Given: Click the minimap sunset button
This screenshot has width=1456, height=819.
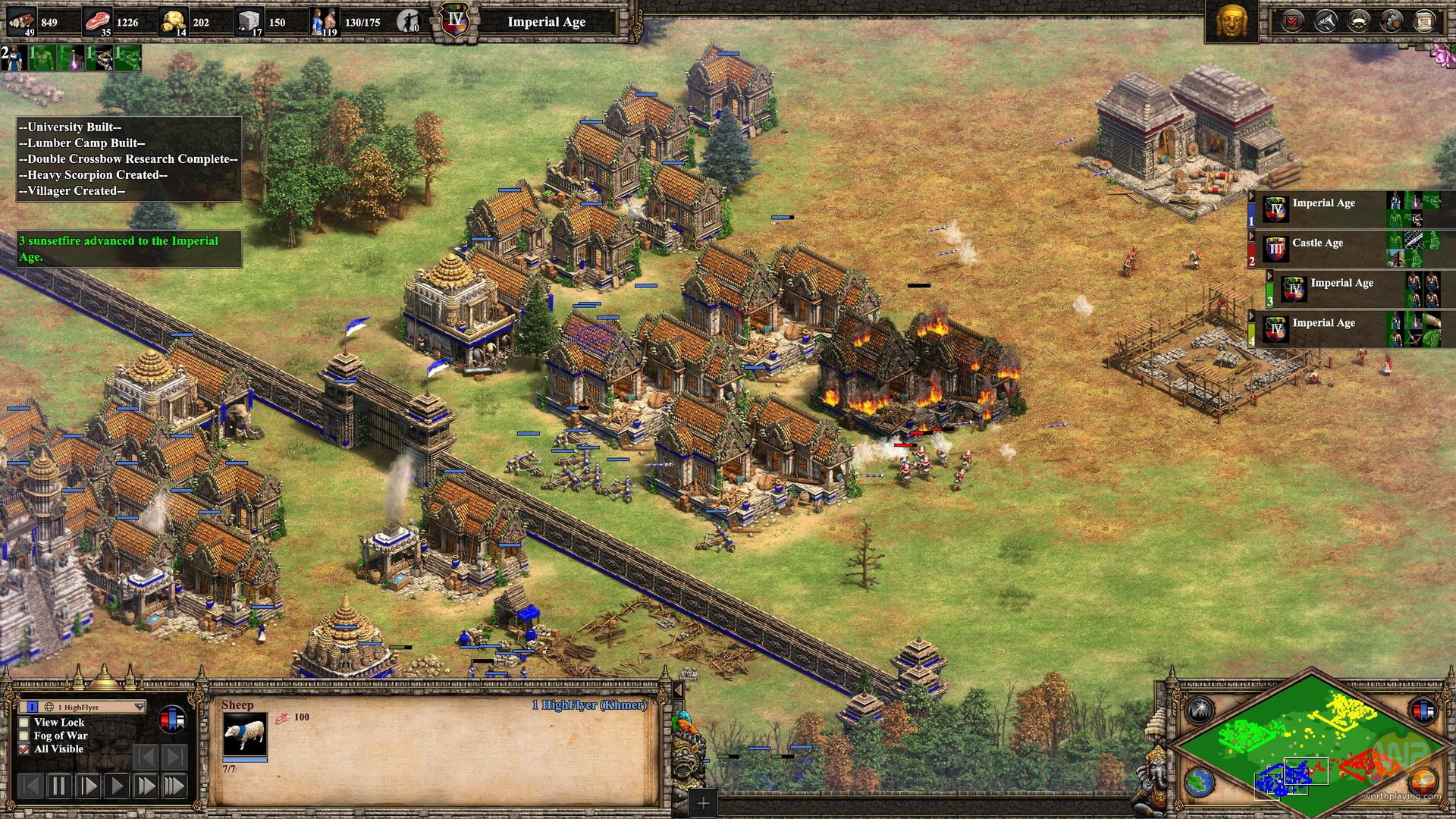Looking at the screenshot, I should point(1423,782).
